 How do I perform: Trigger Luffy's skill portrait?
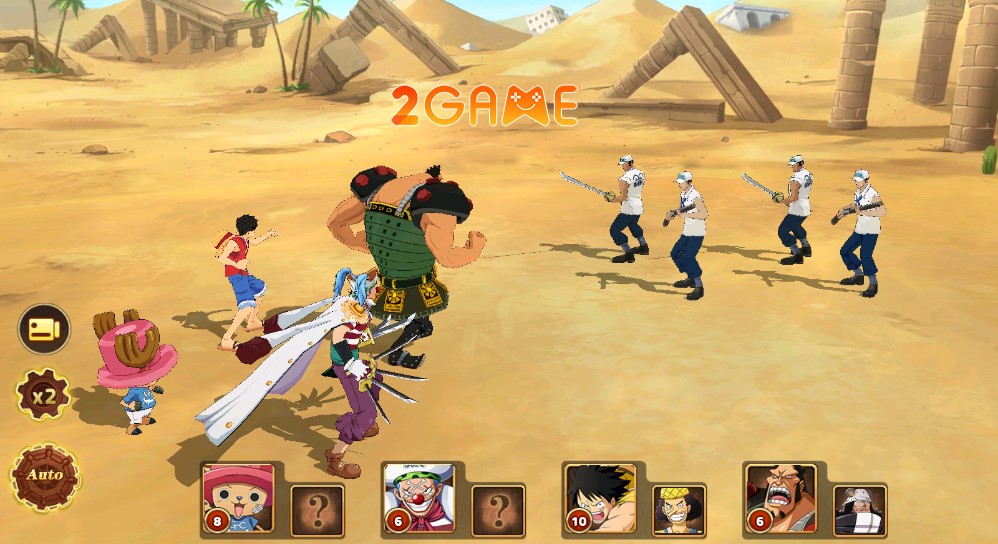coord(600,497)
